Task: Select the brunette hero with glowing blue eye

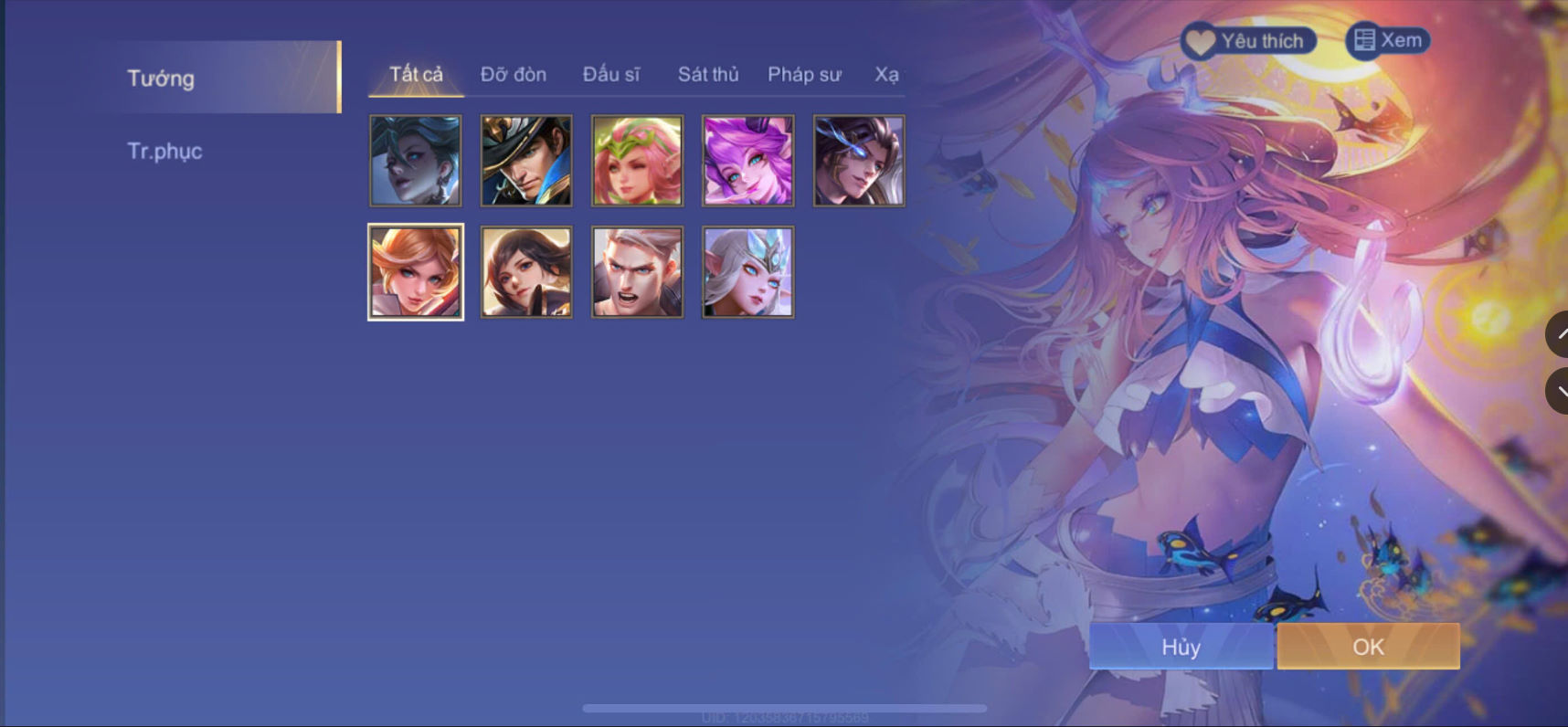Action: click(x=858, y=161)
